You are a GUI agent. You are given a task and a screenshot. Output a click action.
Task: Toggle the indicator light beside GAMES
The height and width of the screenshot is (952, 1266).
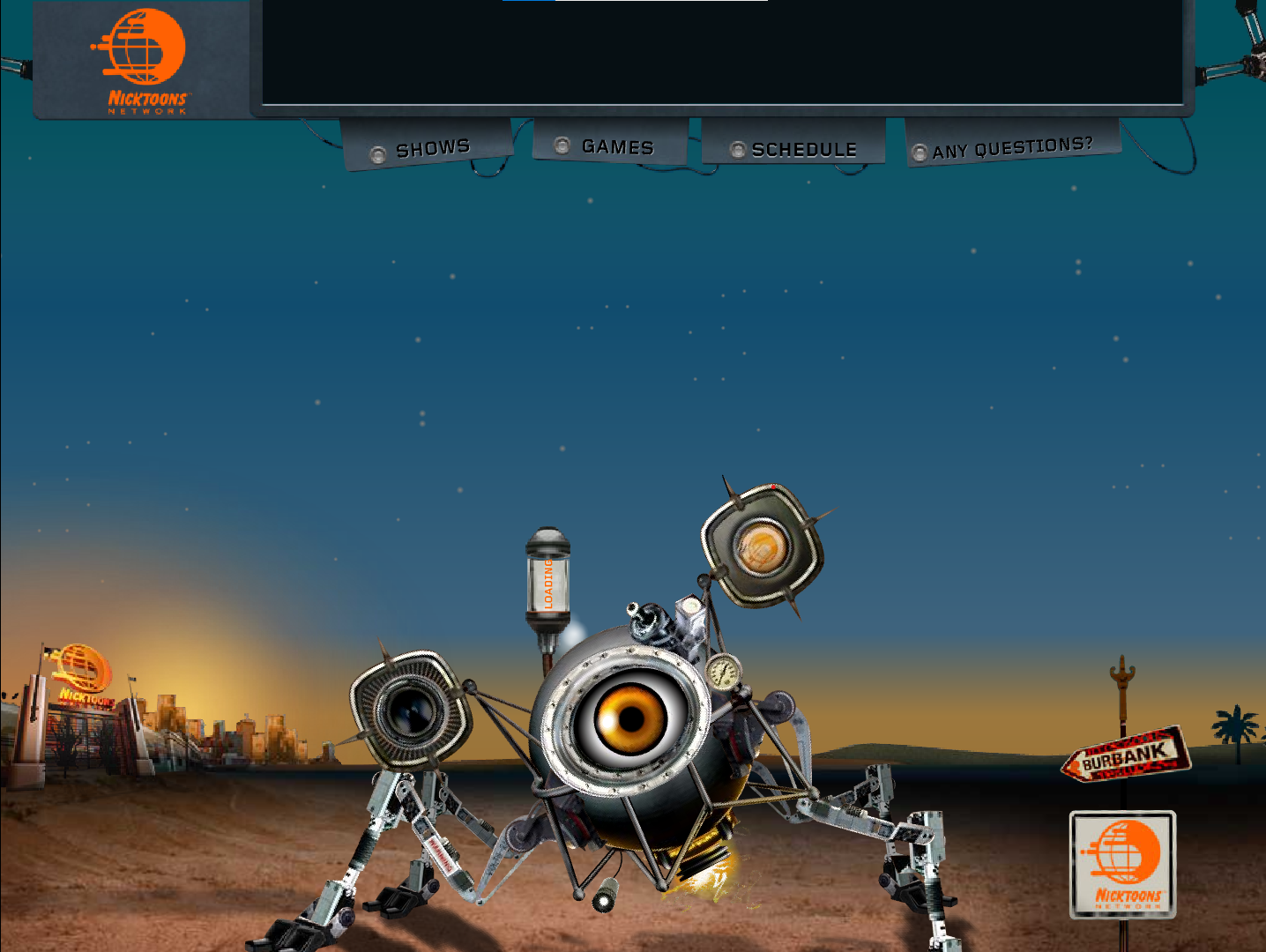[563, 145]
